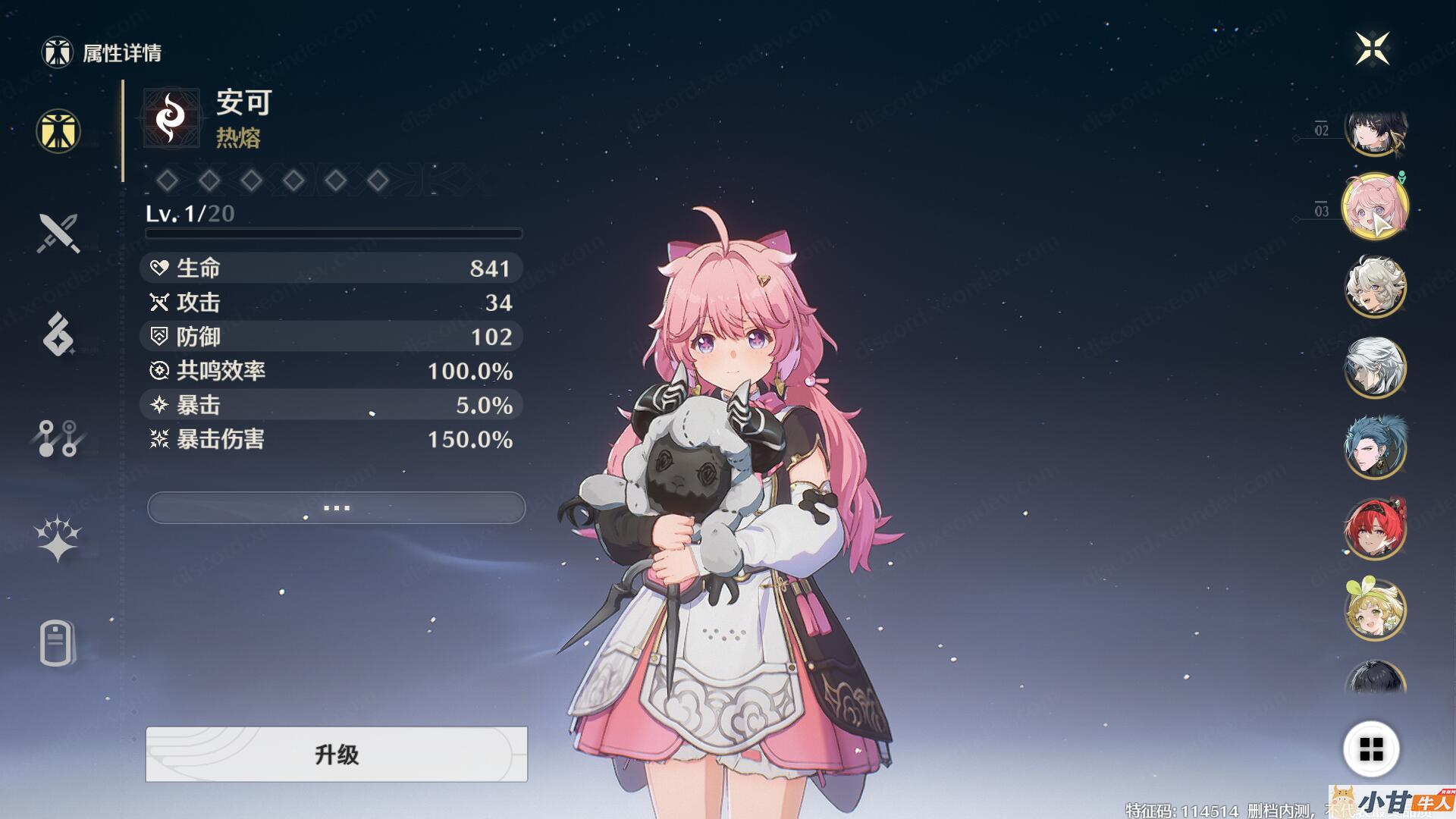Image resolution: width=1456 pixels, height=819 pixels.
Task: Expand the full stats with the ellipsis bar
Action: tap(336, 507)
